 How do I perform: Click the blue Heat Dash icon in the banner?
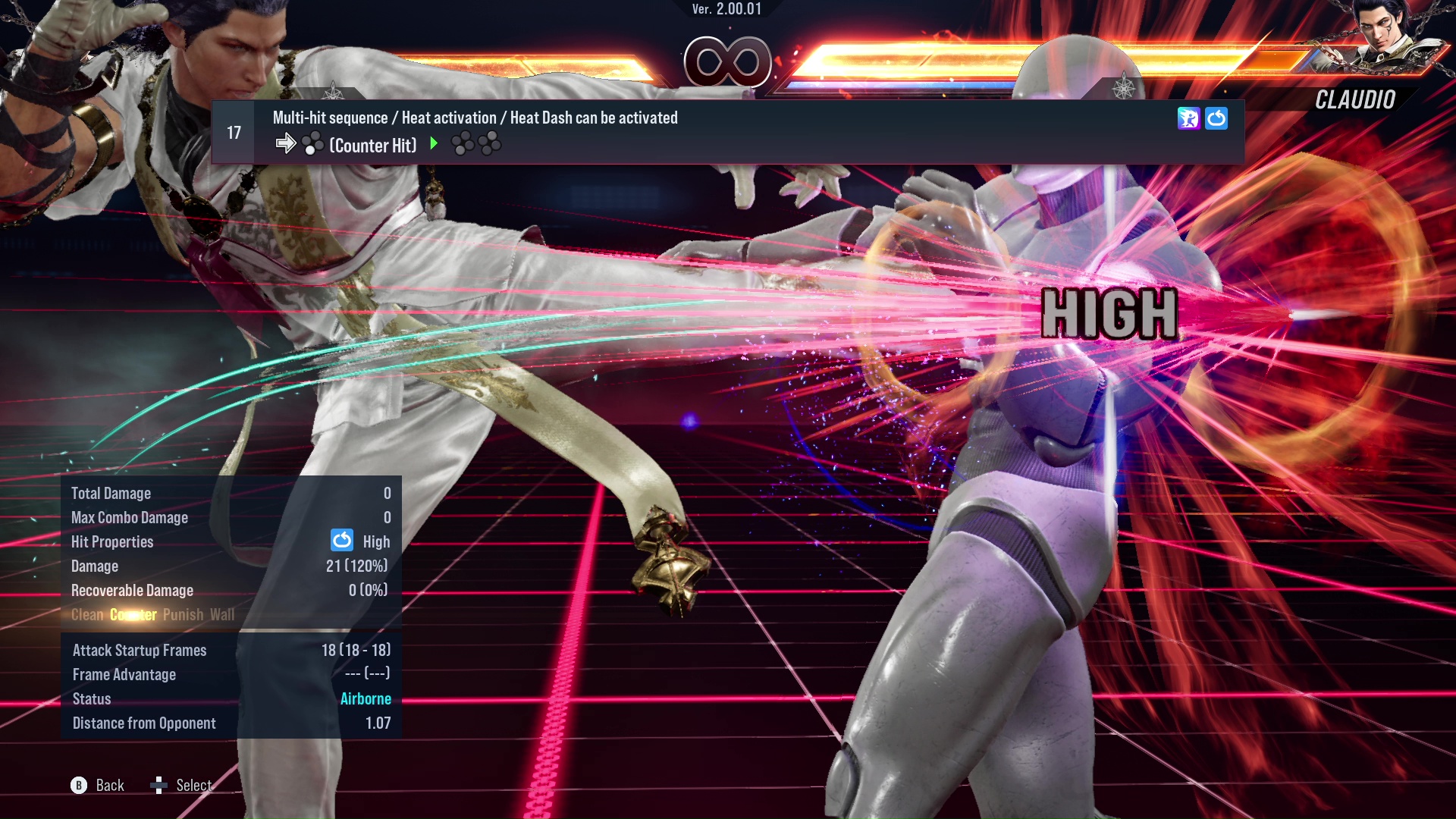click(x=1217, y=118)
